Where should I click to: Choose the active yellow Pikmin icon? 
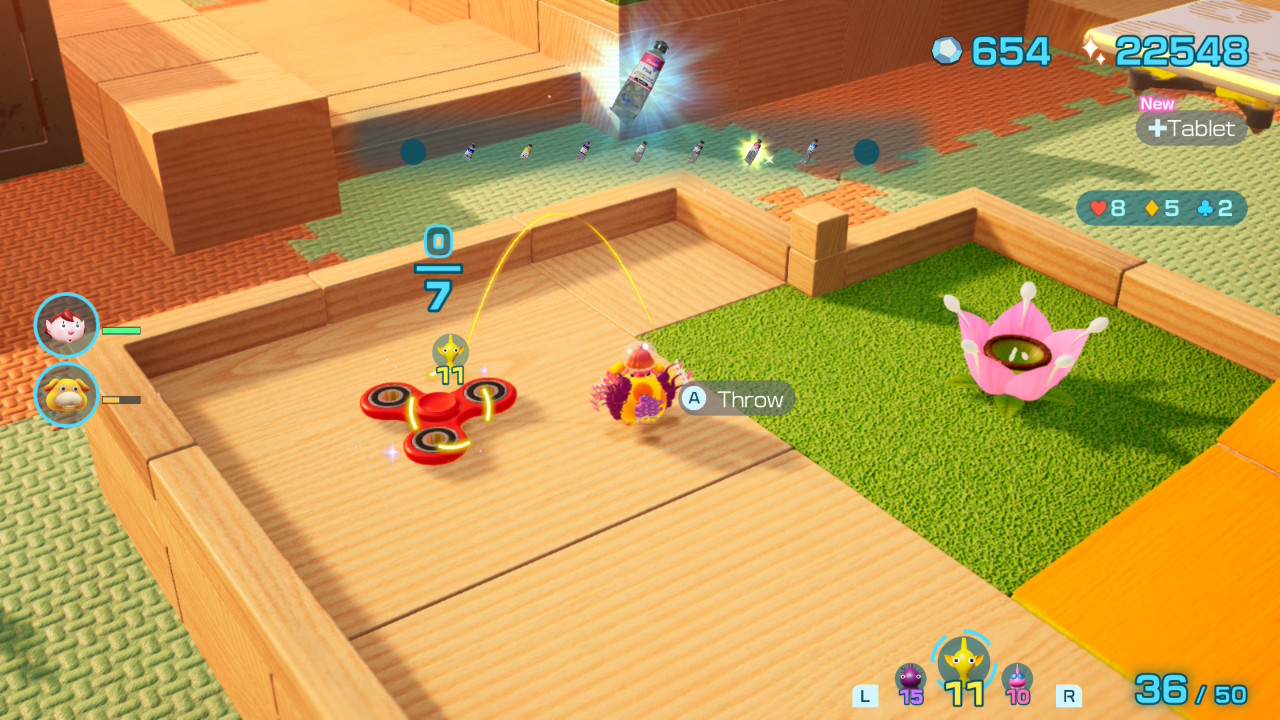click(x=963, y=662)
